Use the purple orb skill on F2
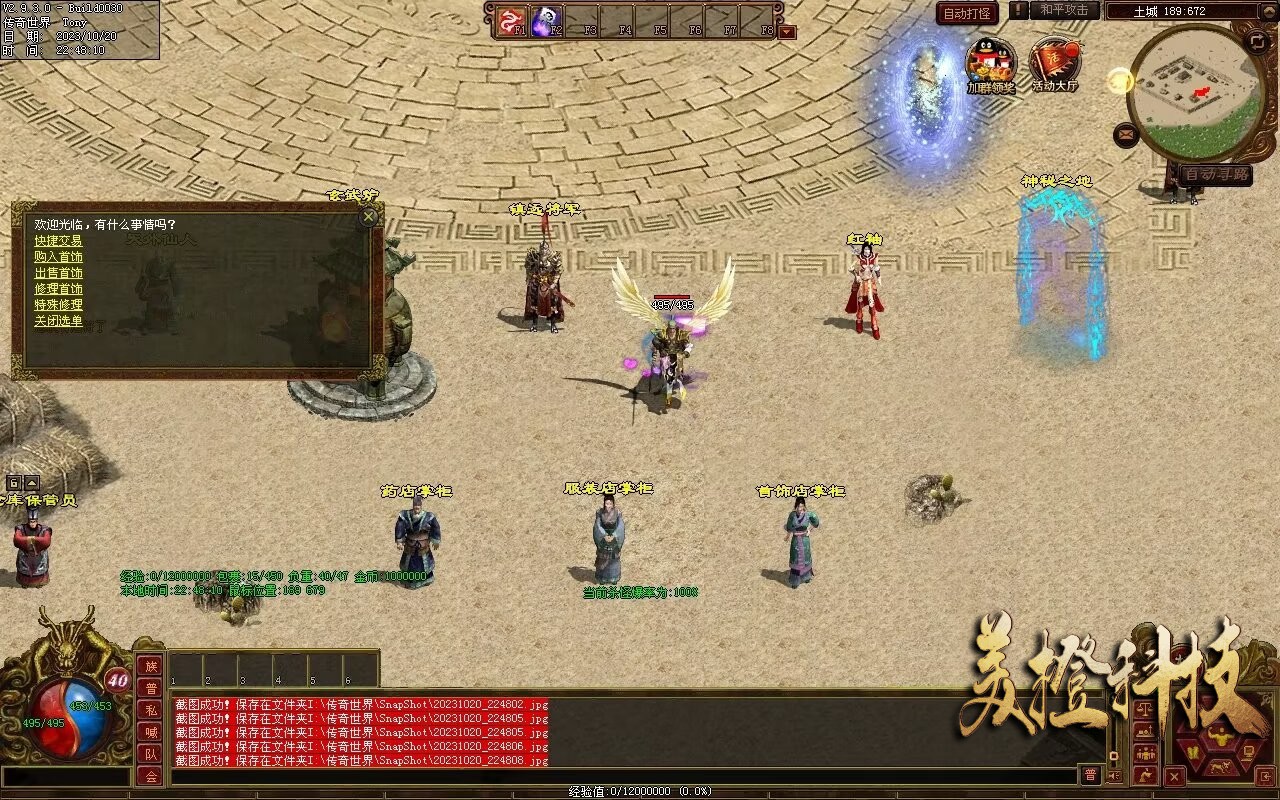The image size is (1280, 800). tap(546, 20)
